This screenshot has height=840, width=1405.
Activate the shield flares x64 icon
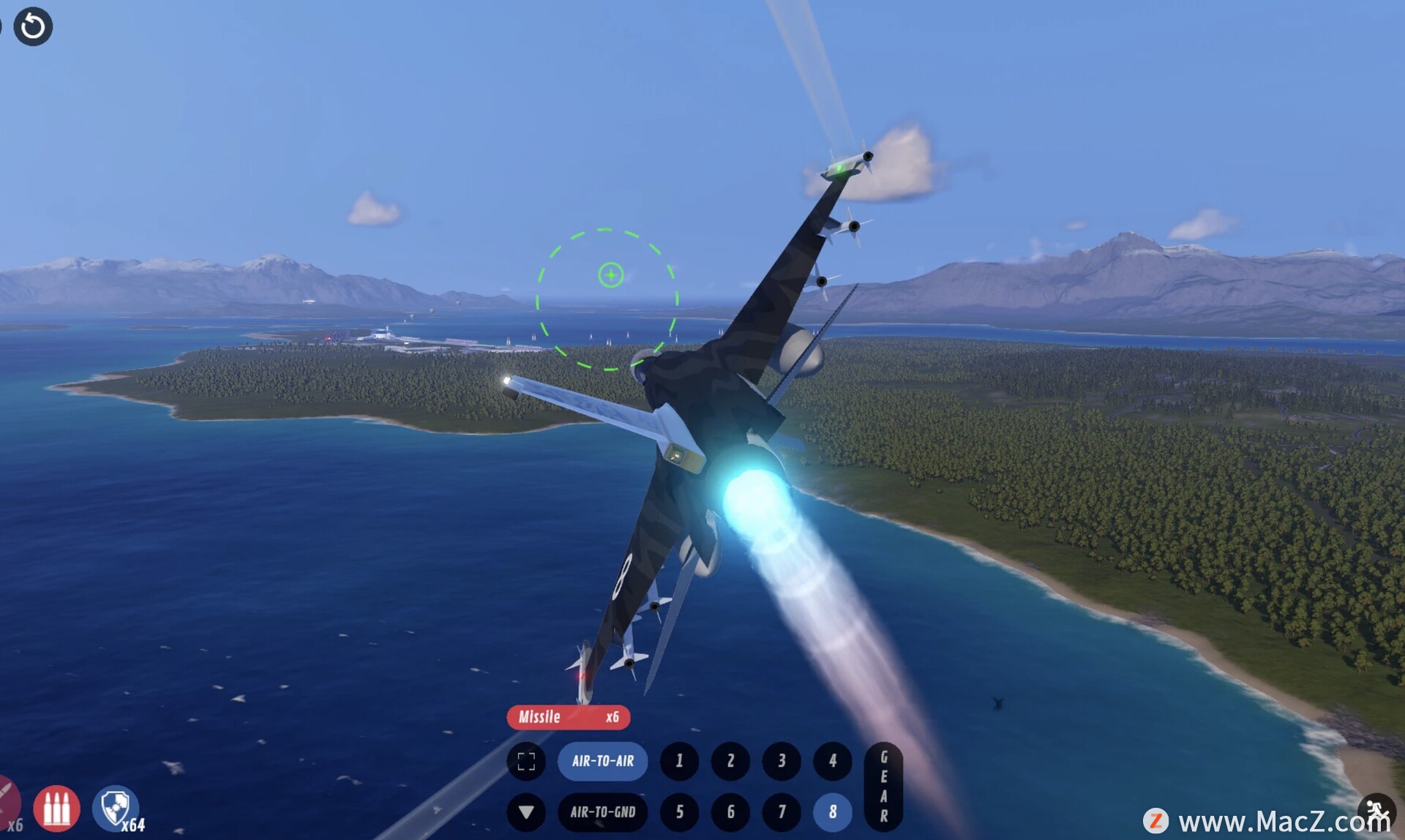click(115, 808)
